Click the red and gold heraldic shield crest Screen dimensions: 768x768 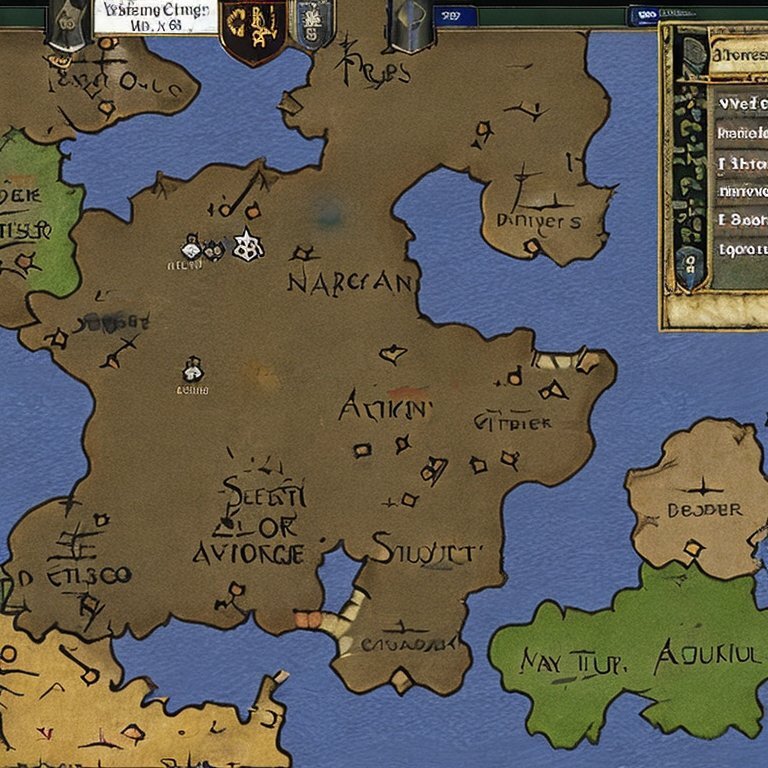click(254, 30)
